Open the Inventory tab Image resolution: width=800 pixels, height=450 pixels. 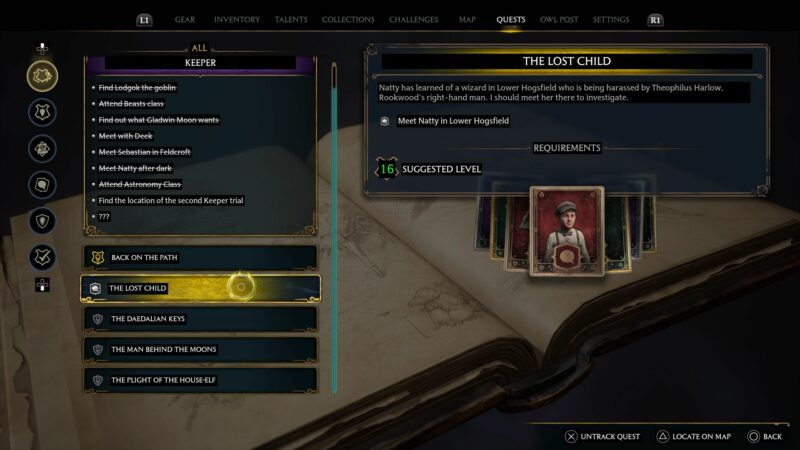[236, 19]
